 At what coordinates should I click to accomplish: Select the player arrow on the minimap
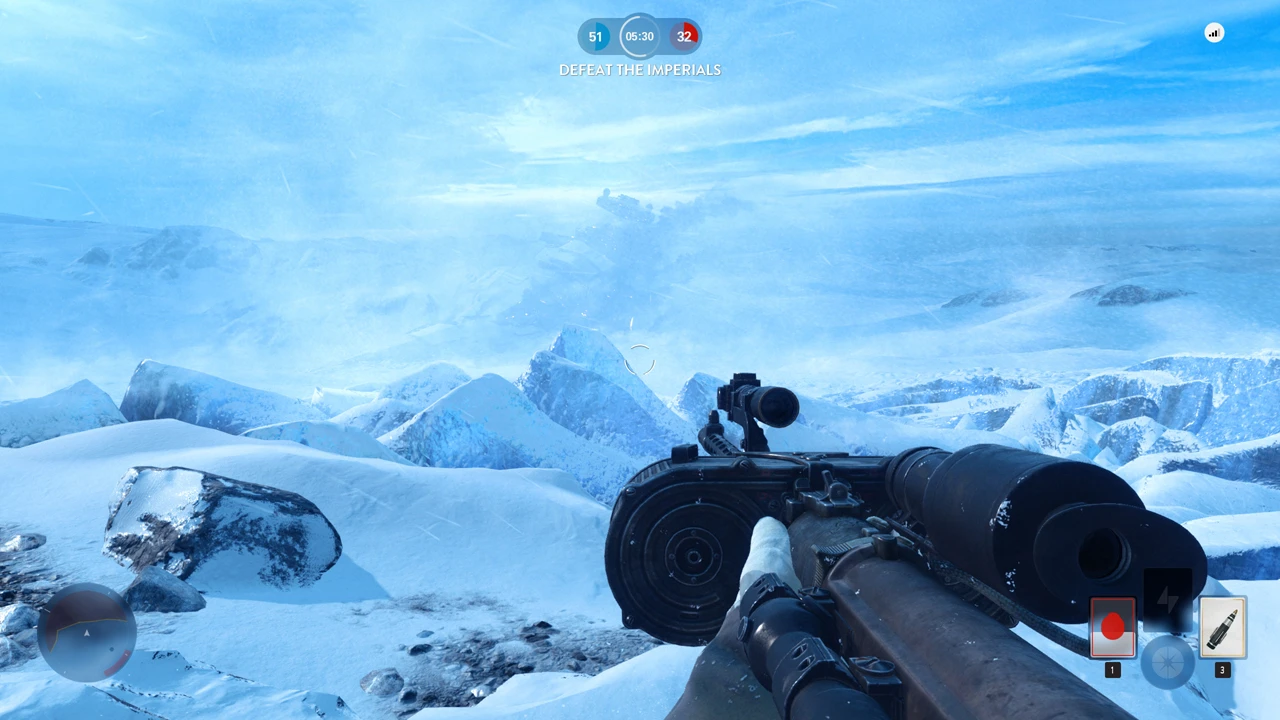[x=87, y=632]
